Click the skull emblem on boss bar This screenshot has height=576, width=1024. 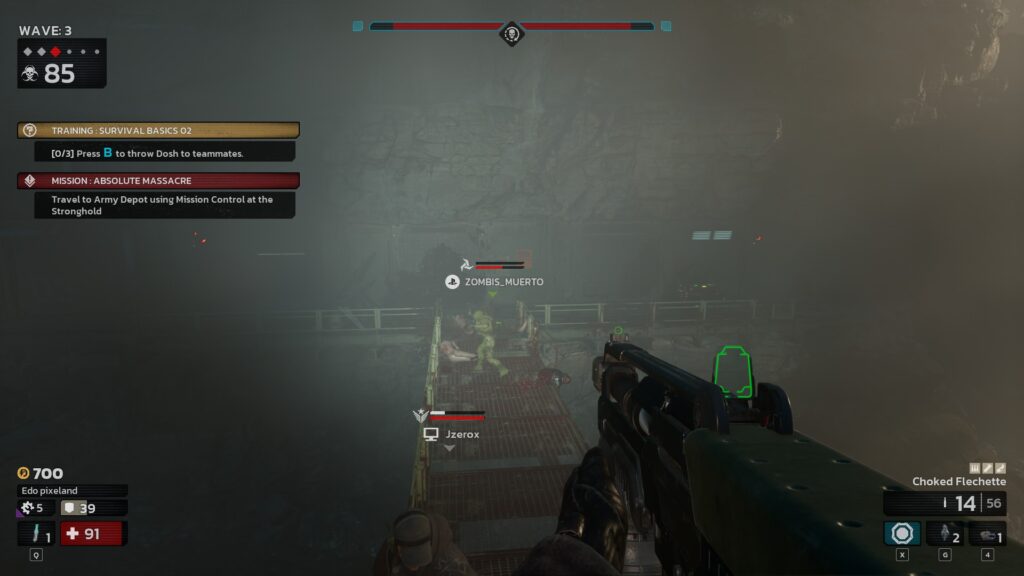pyautogui.click(x=512, y=34)
